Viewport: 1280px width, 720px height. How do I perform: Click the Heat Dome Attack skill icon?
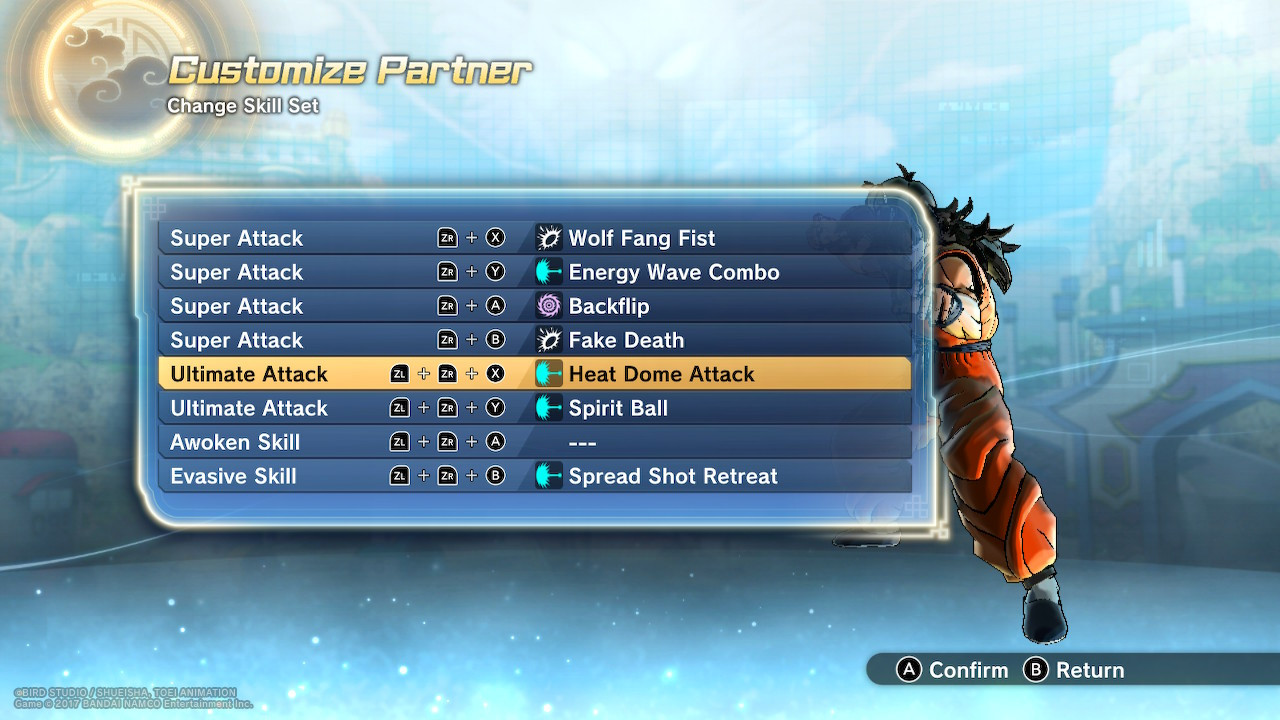click(548, 374)
